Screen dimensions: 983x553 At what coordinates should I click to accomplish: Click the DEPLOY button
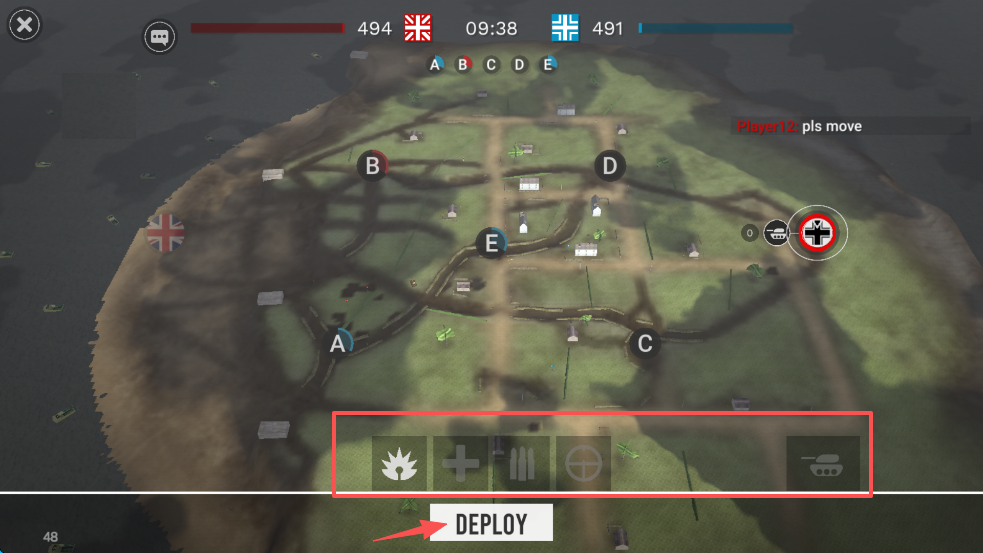[x=491, y=522]
